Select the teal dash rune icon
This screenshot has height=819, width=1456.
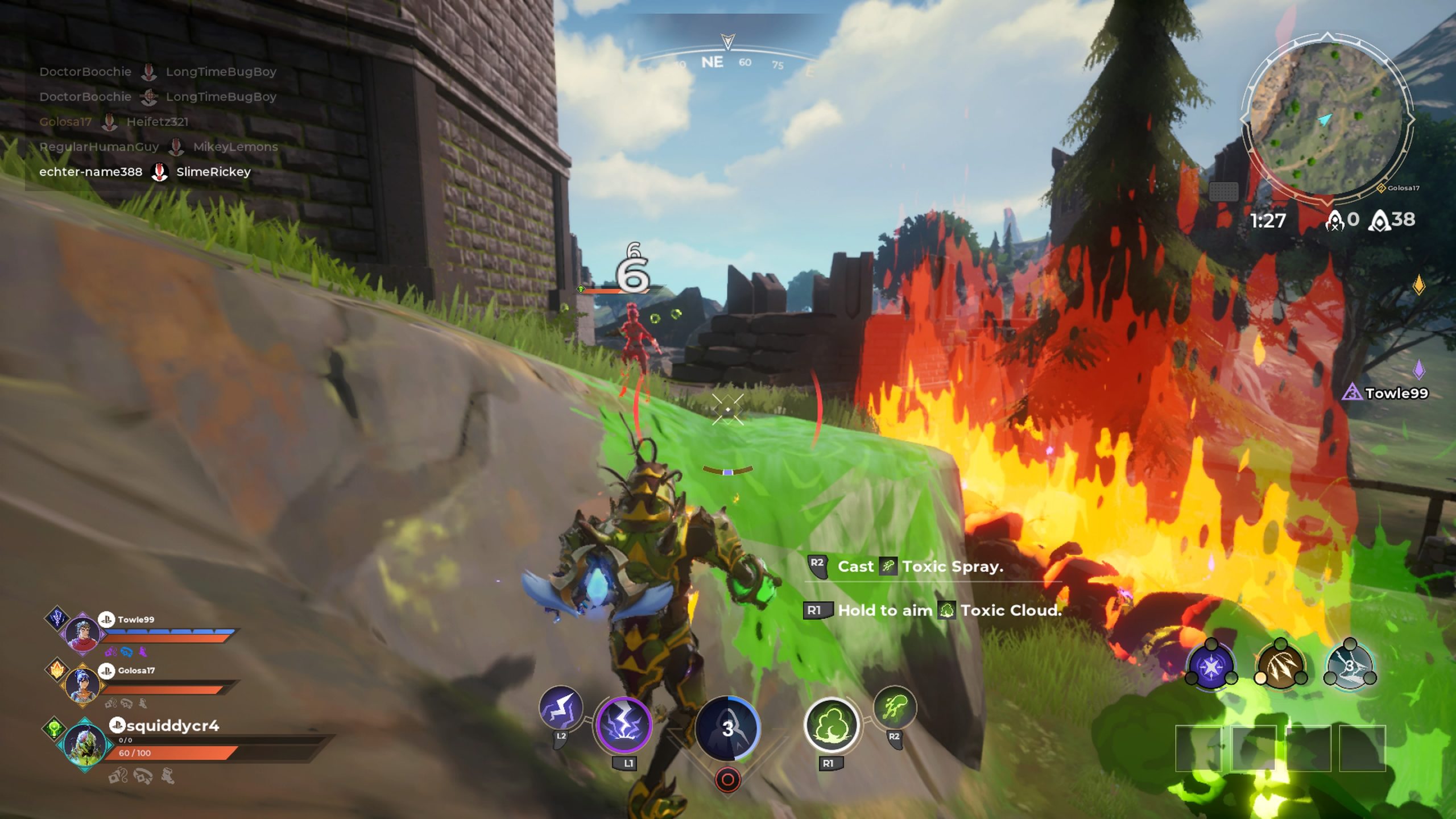coord(1350,665)
